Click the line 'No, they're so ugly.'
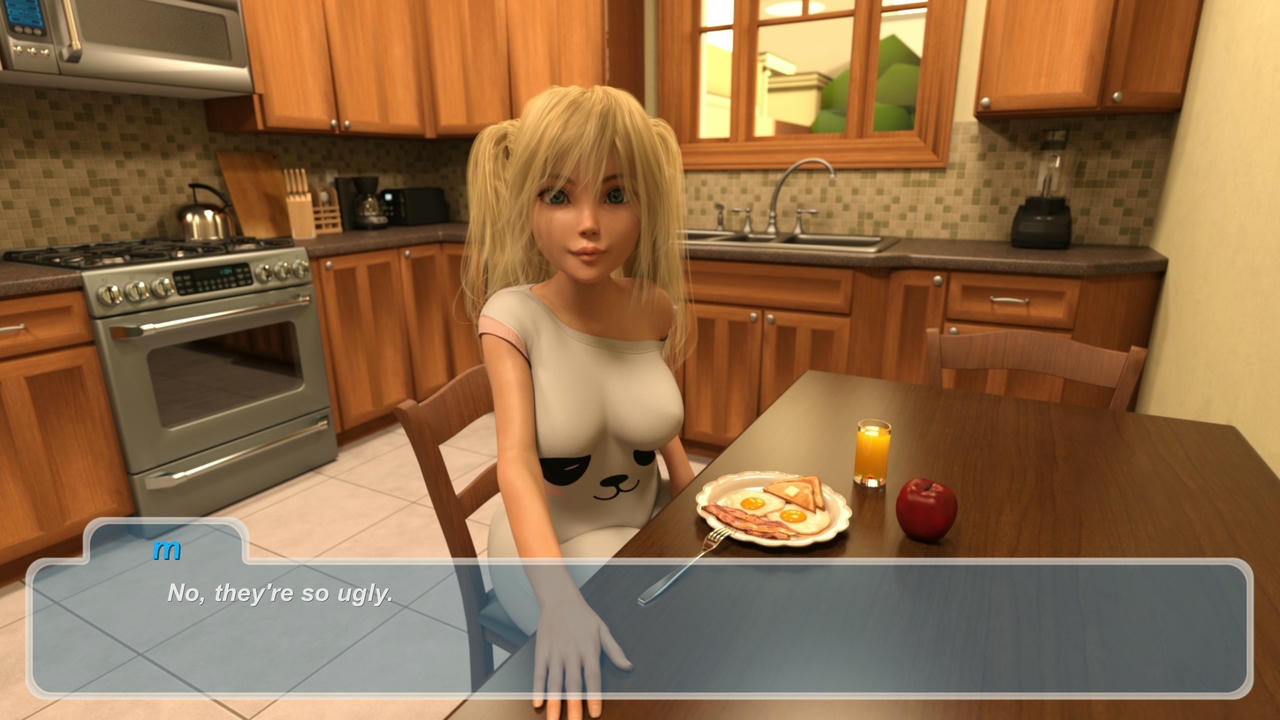This screenshot has width=1280, height=720. (x=280, y=591)
